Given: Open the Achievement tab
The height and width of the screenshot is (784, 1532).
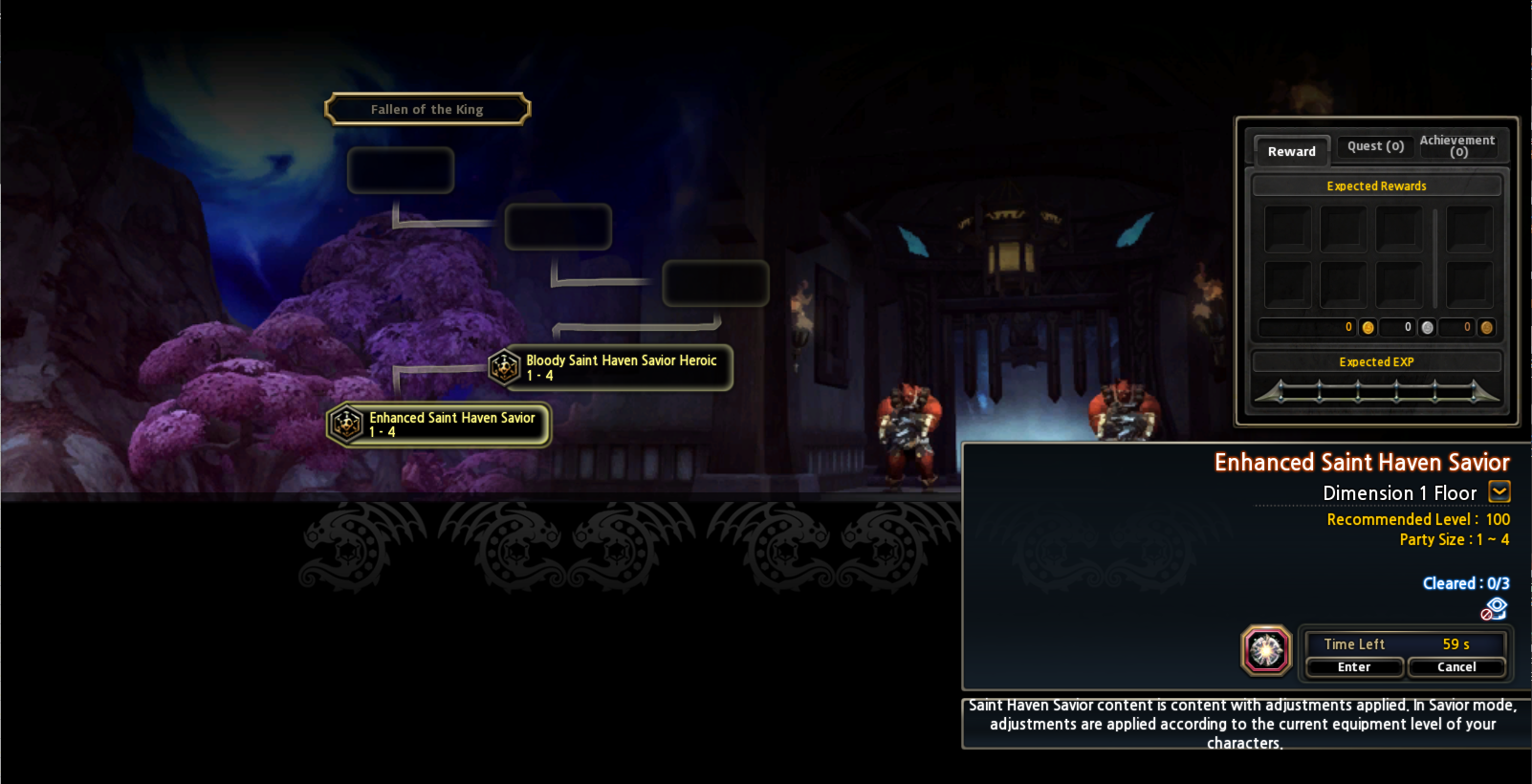Looking at the screenshot, I should click(x=1457, y=146).
